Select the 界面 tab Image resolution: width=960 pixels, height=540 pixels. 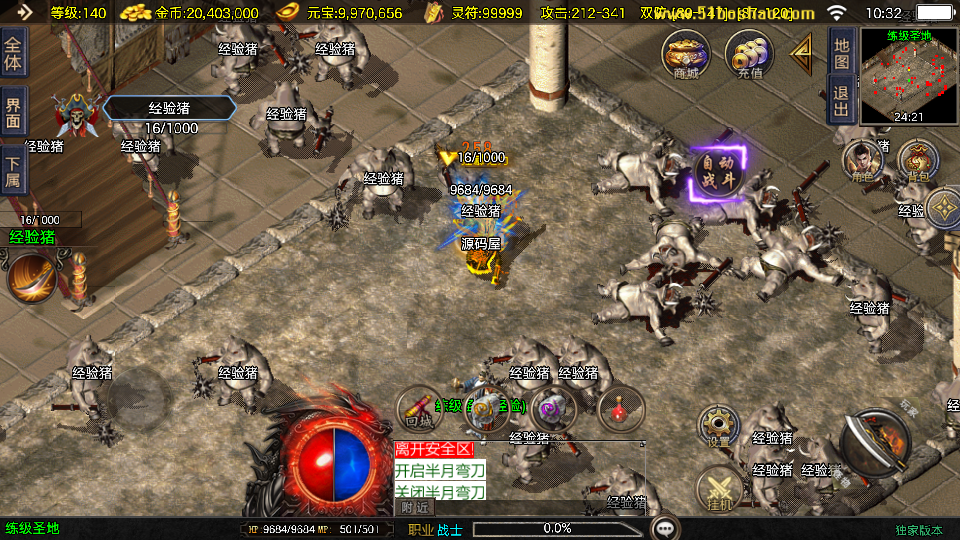point(13,112)
